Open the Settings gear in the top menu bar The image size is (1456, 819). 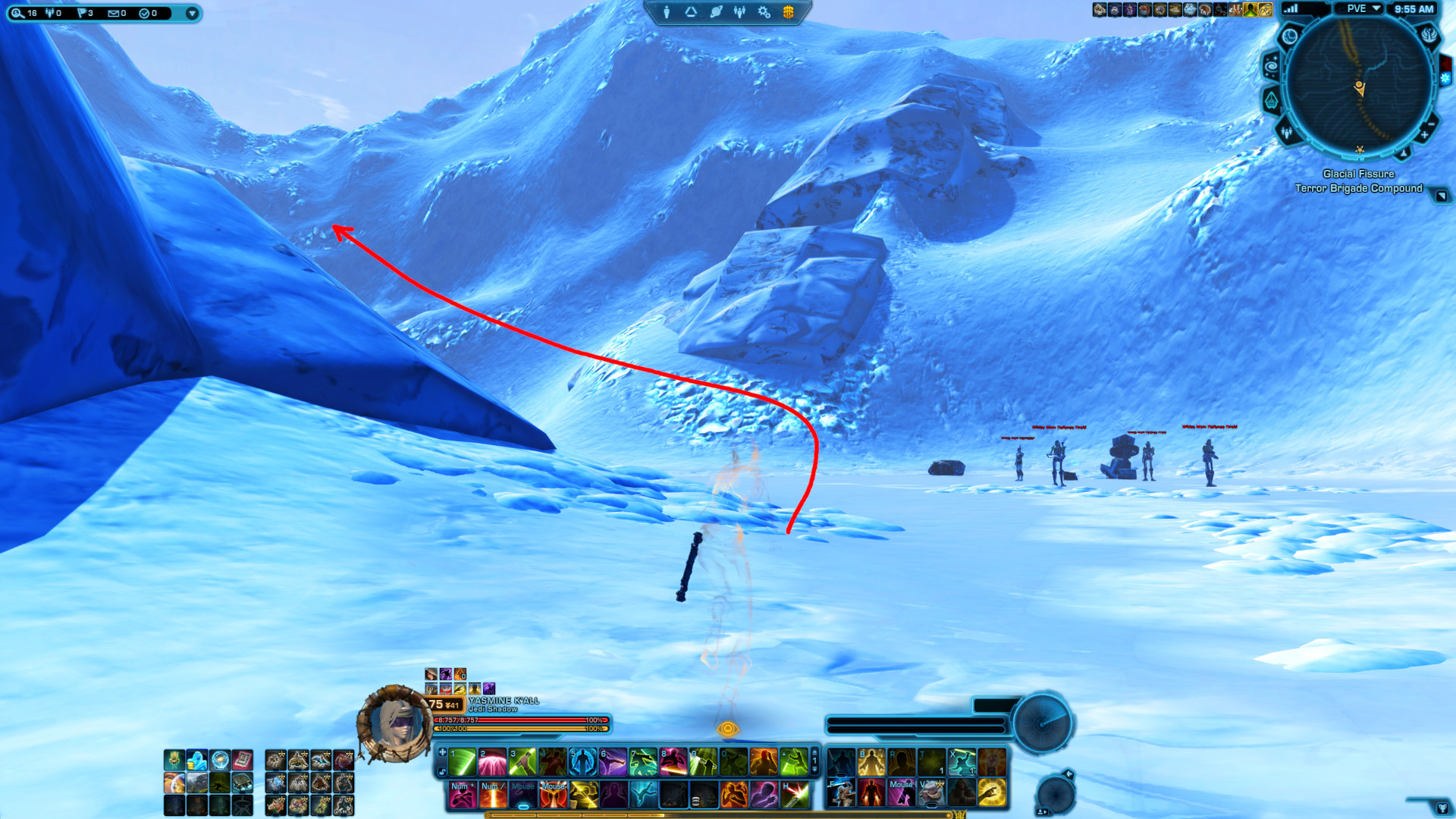click(764, 12)
